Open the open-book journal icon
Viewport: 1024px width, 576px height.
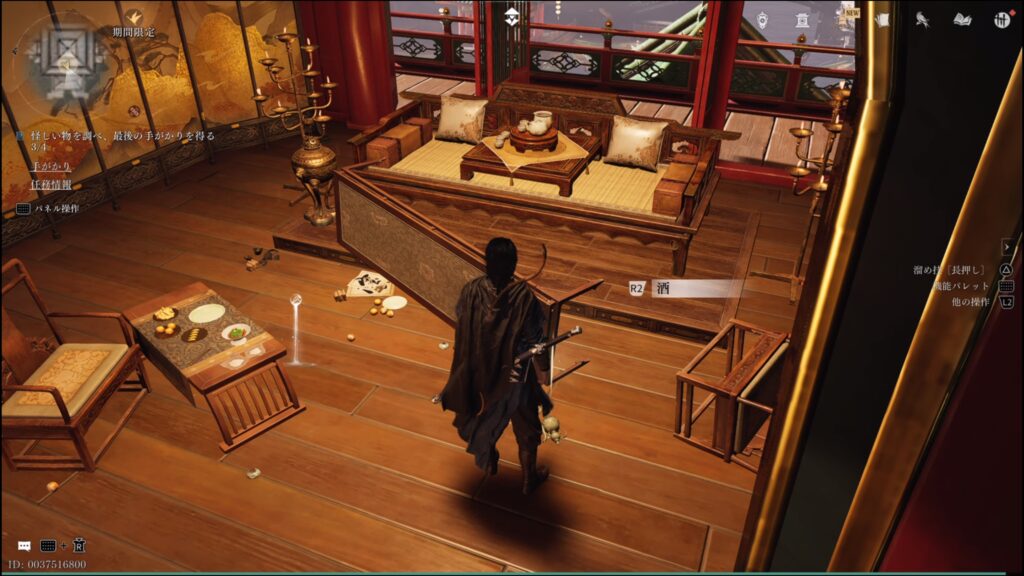tap(962, 19)
